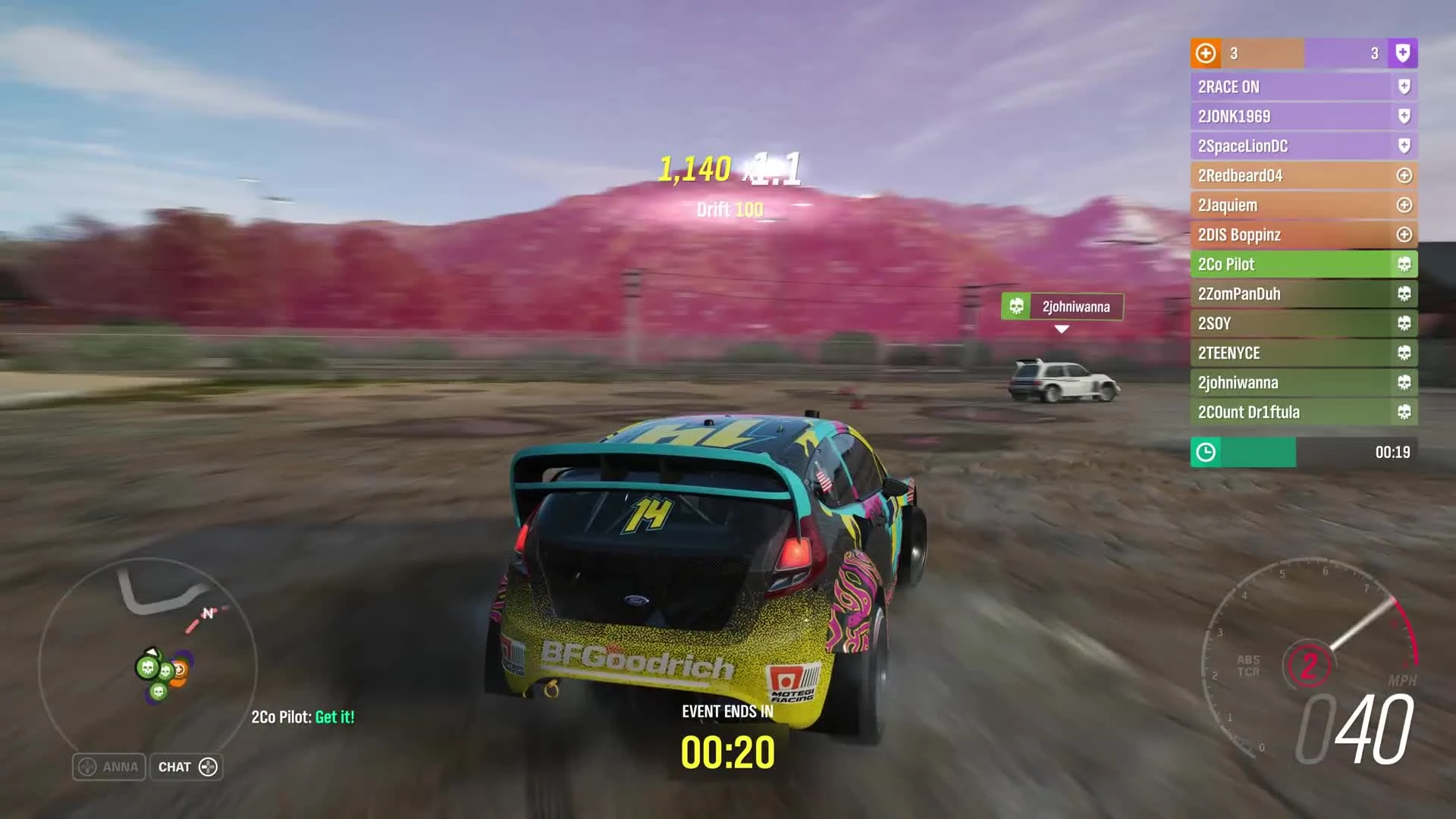Click the shield icon beside 2RACE ON

point(1404,86)
